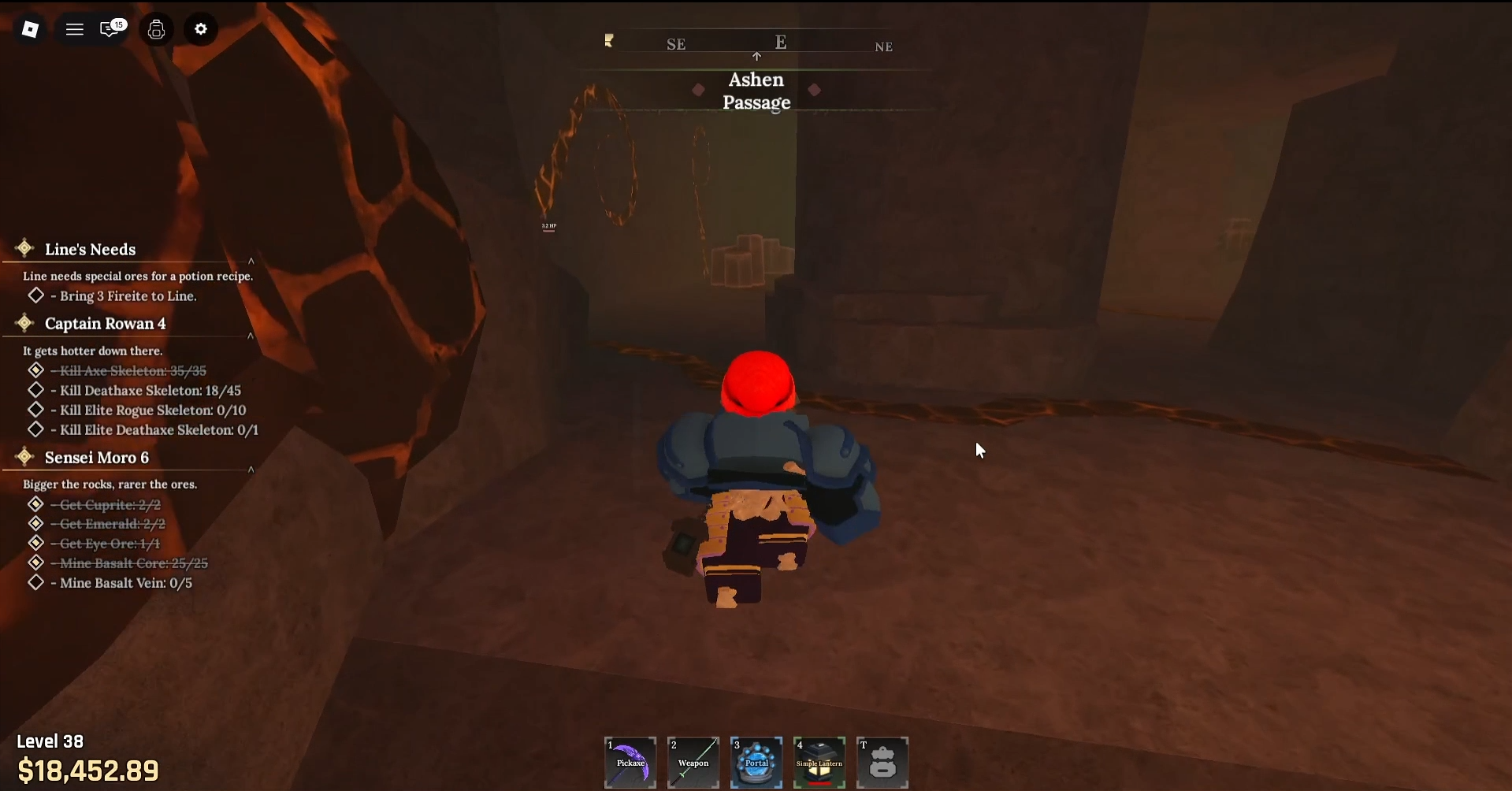Open the trinket slot labeled T
The width and height of the screenshot is (1512, 791).
(x=882, y=762)
